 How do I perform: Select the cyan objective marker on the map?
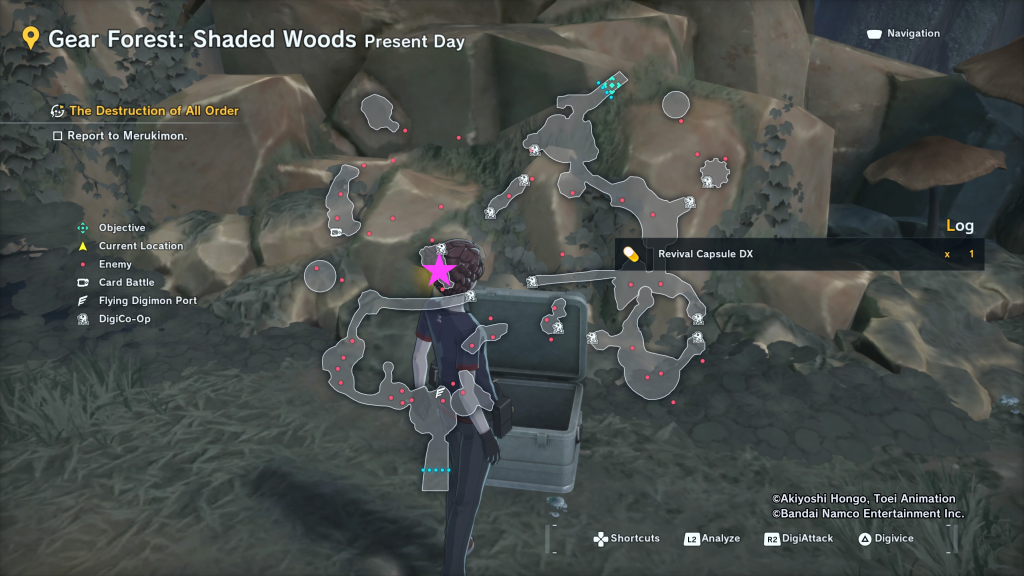pos(609,87)
